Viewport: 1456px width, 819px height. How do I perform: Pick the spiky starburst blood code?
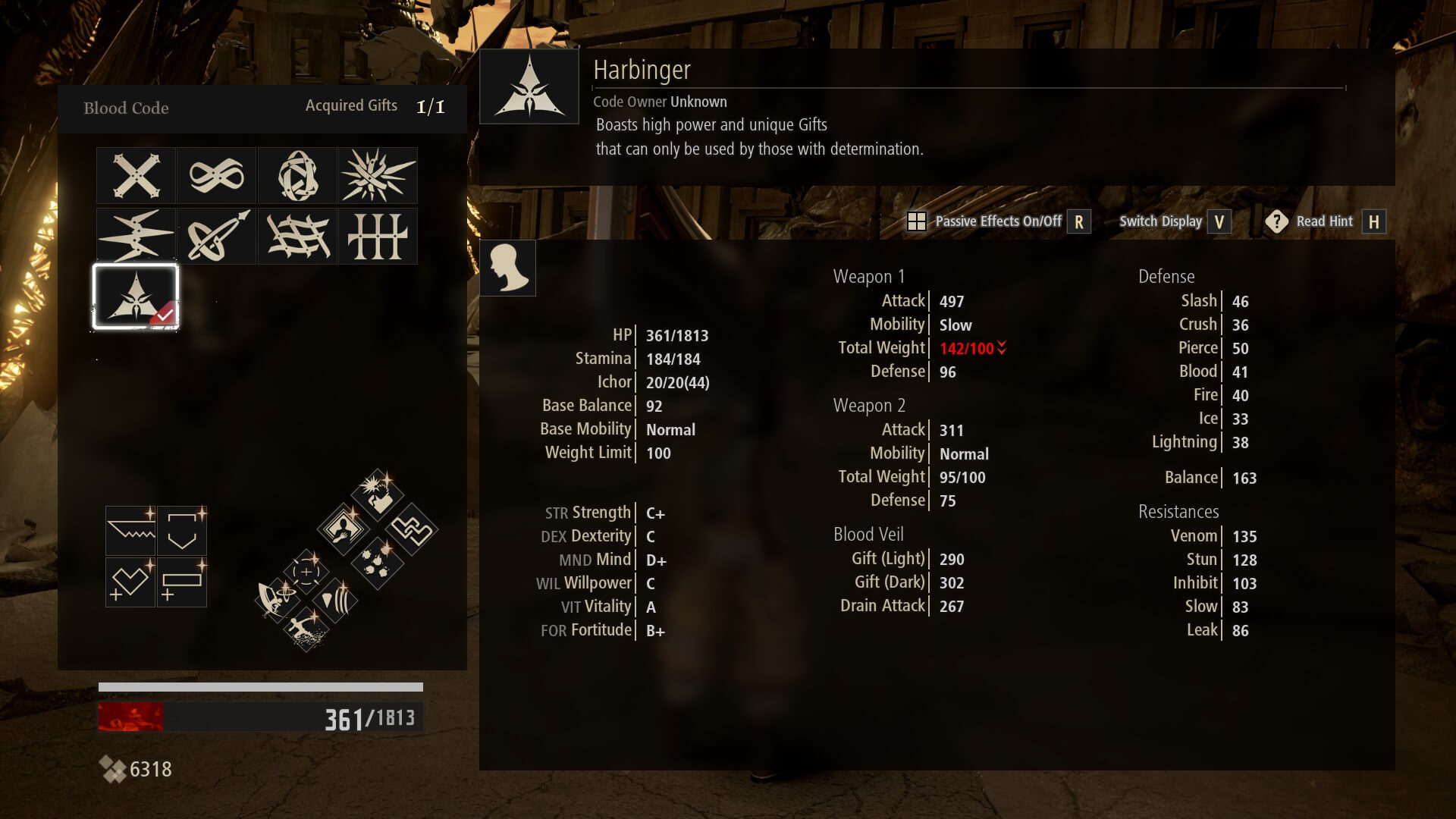[x=378, y=176]
